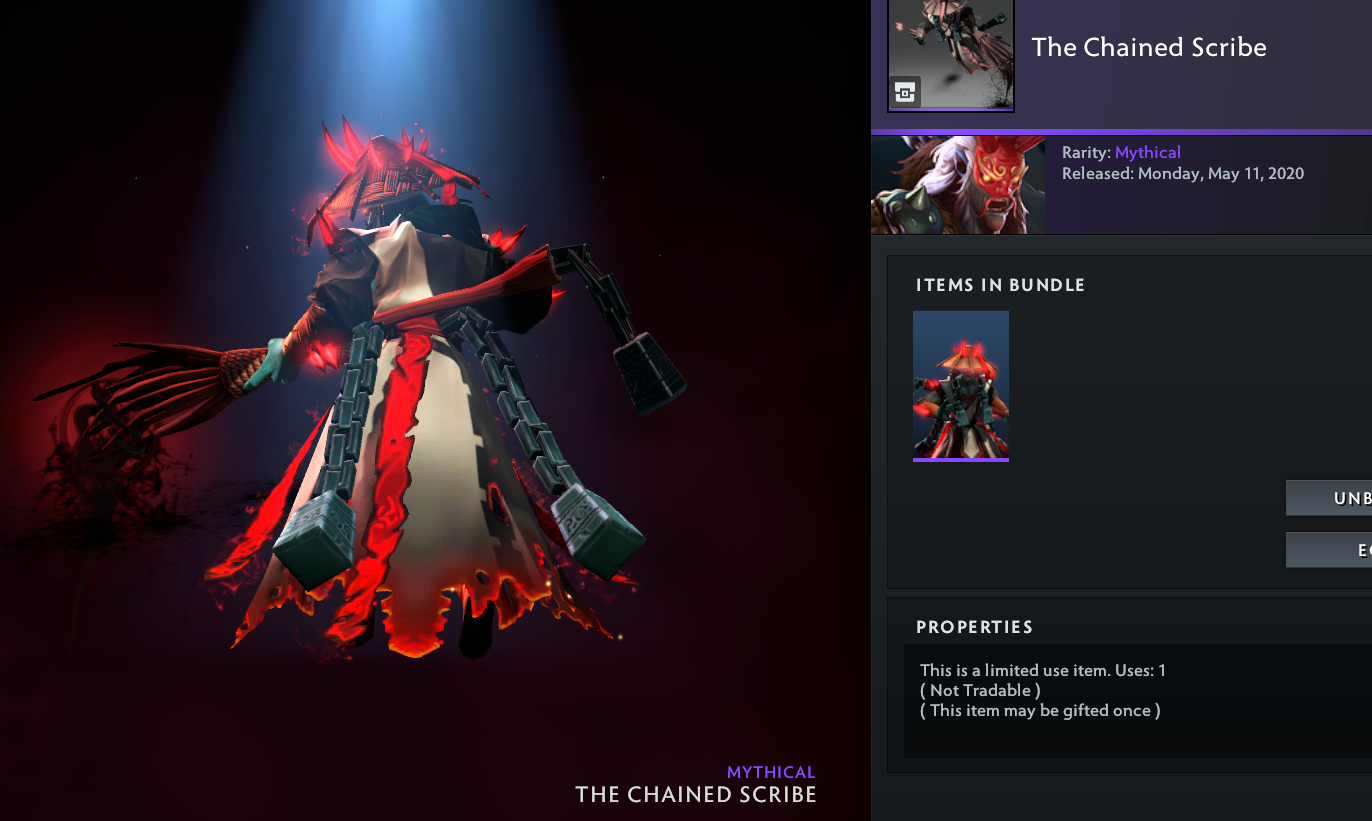The width and height of the screenshot is (1372, 821).
Task: Select the item thumbnail under Items in Bundle
Action: 961,385
